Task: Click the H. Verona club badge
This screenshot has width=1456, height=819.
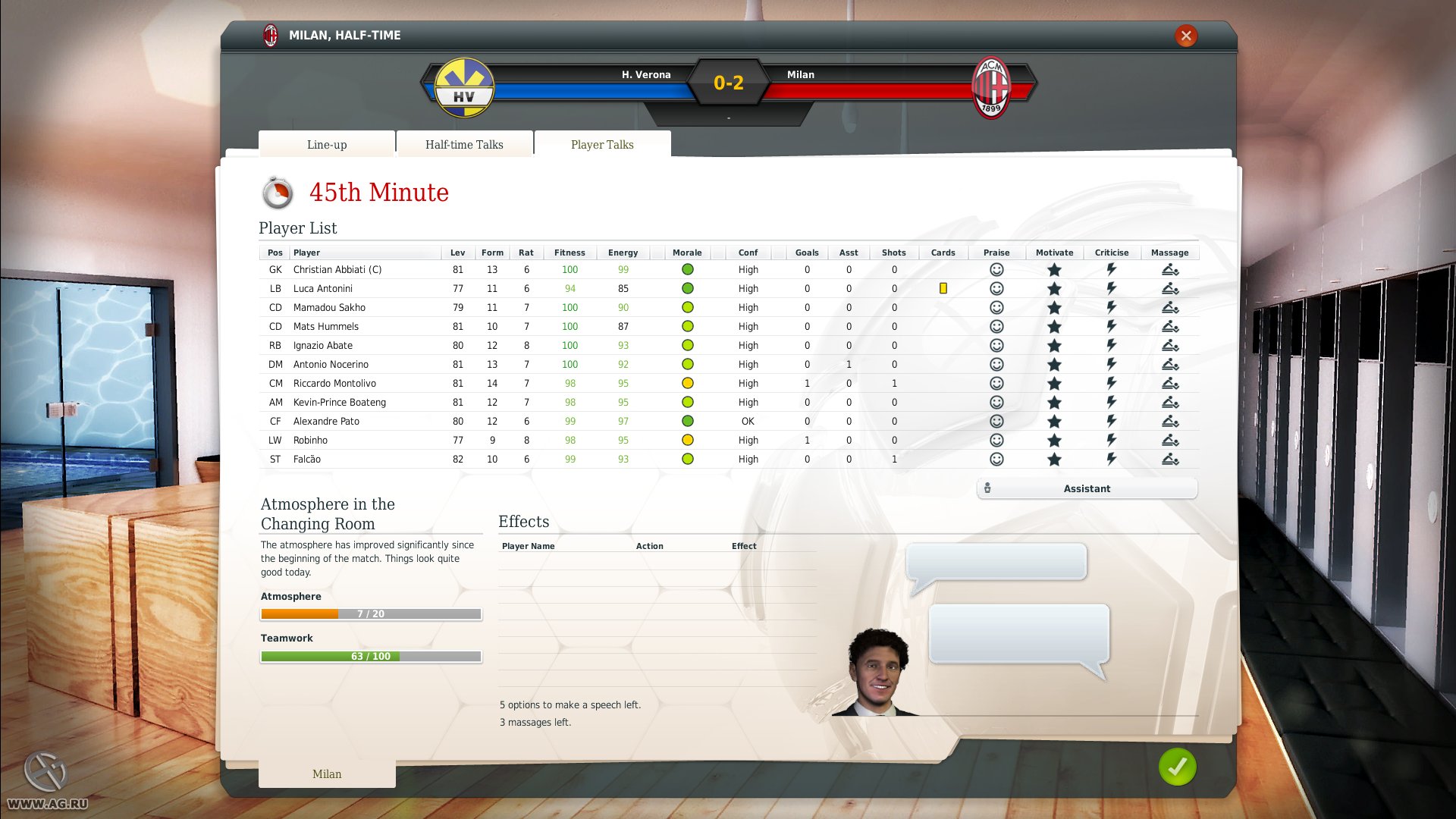Action: 465,86
